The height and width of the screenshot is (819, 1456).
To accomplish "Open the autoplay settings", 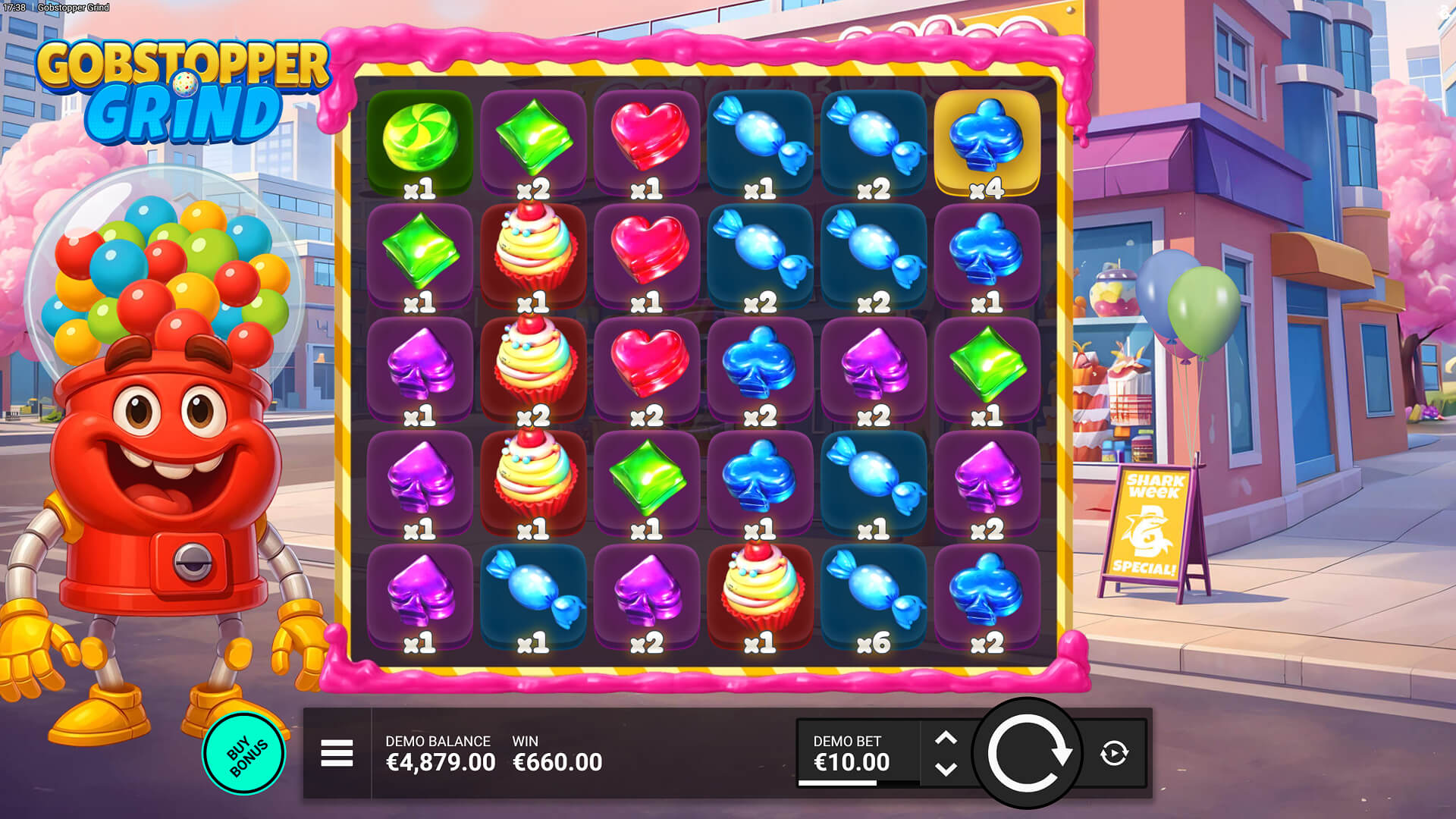I will pos(1114,753).
